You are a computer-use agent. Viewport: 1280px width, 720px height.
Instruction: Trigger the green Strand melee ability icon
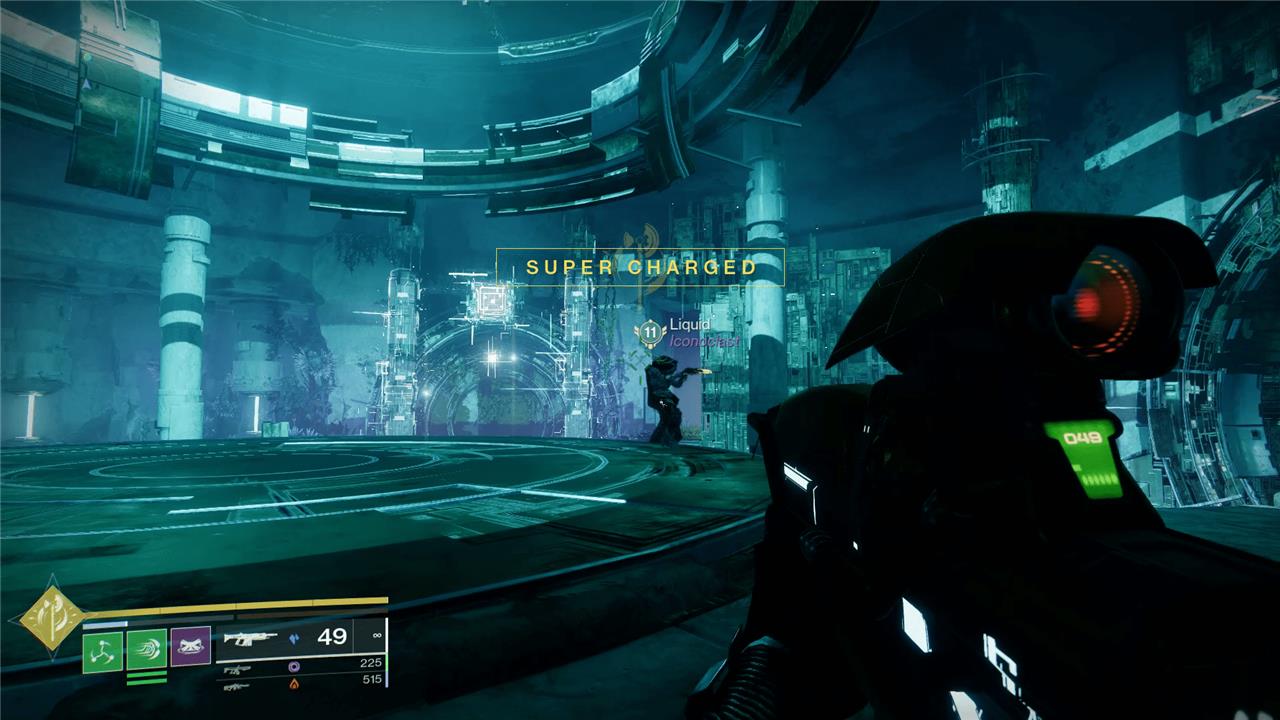pyautogui.click(x=146, y=648)
